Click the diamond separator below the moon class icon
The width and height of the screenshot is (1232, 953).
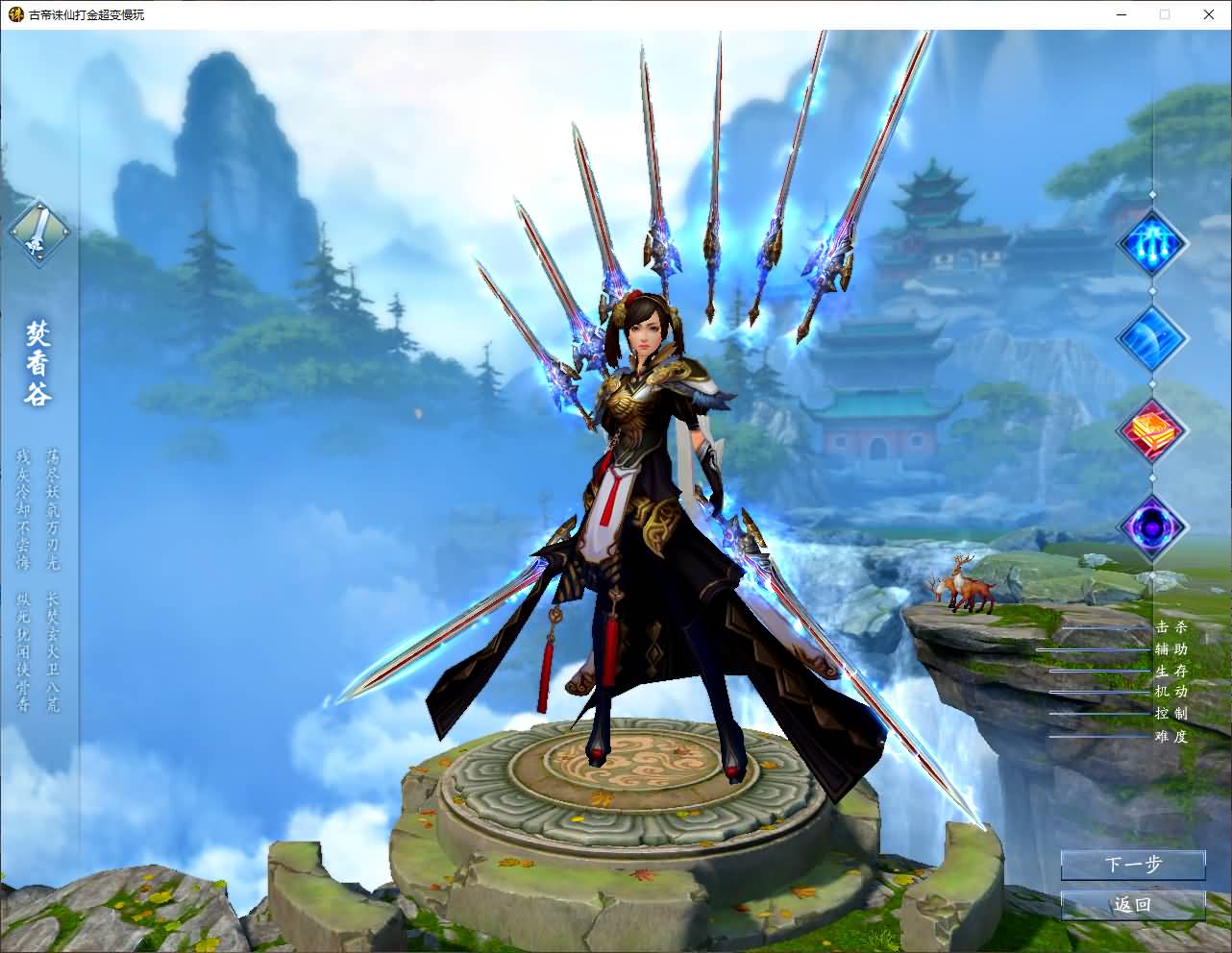click(1151, 385)
